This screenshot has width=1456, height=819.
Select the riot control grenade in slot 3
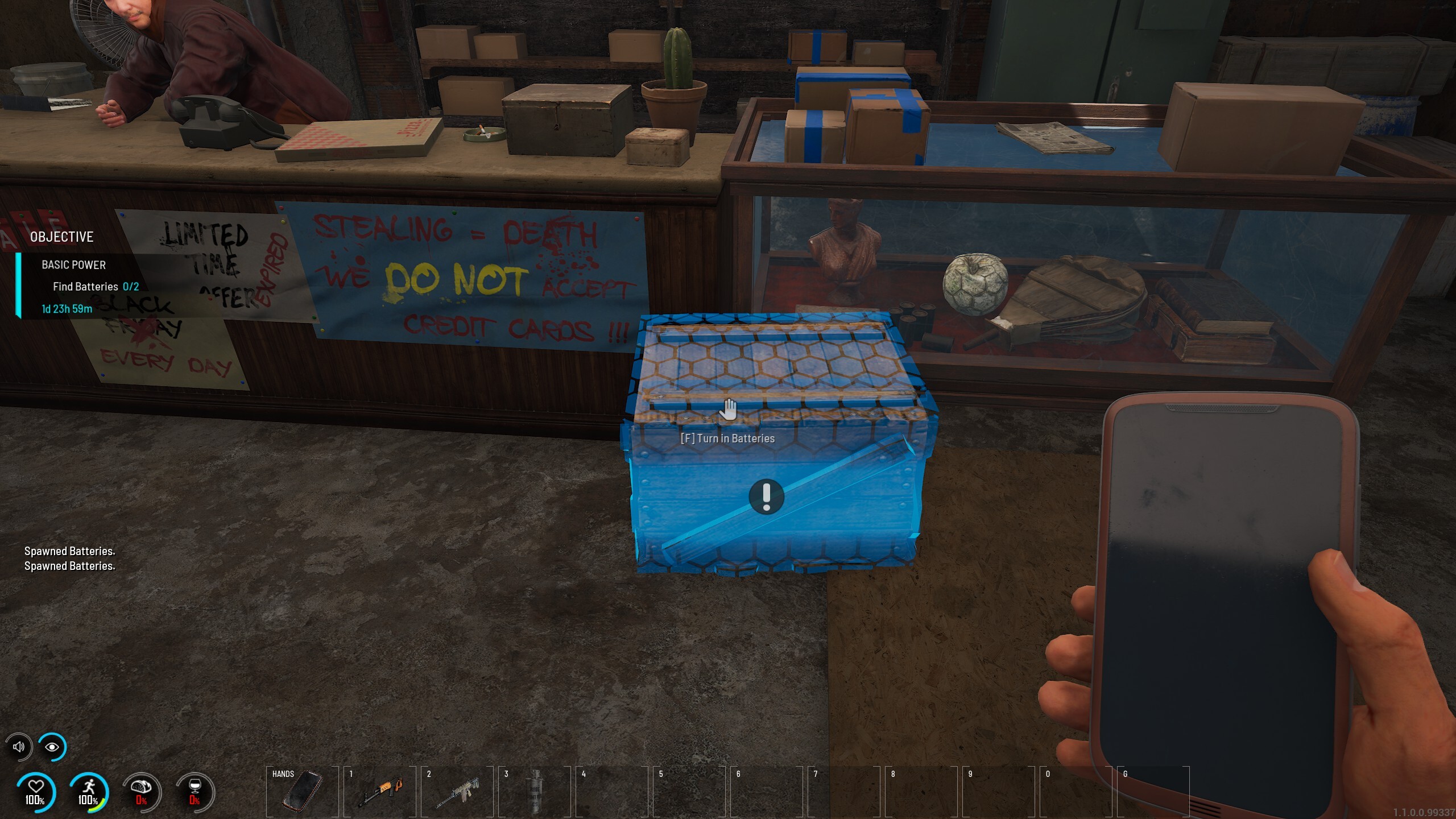[535, 791]
